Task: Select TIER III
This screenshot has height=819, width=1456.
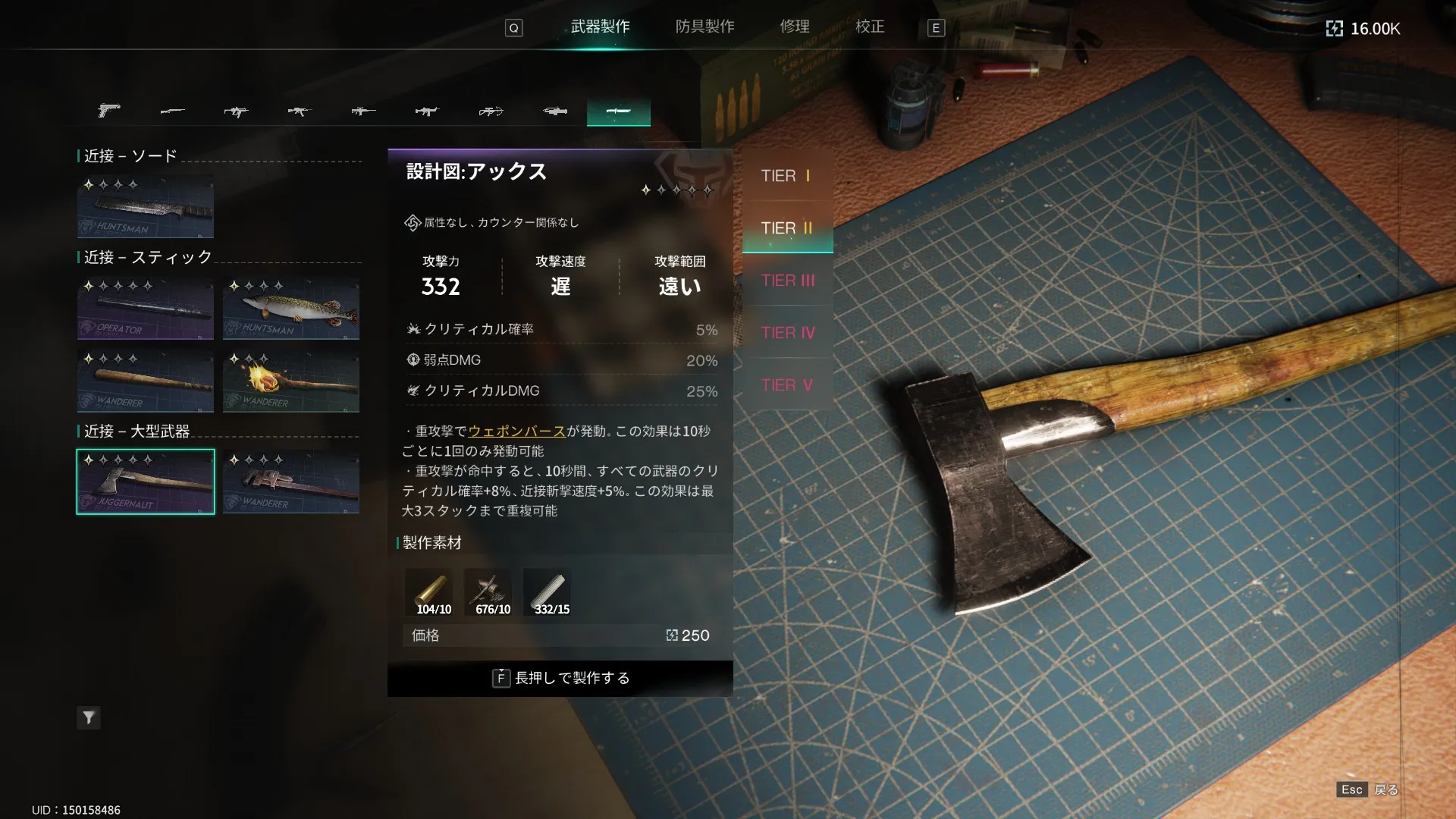Action: pyautogui.click(x=787, y=281)
